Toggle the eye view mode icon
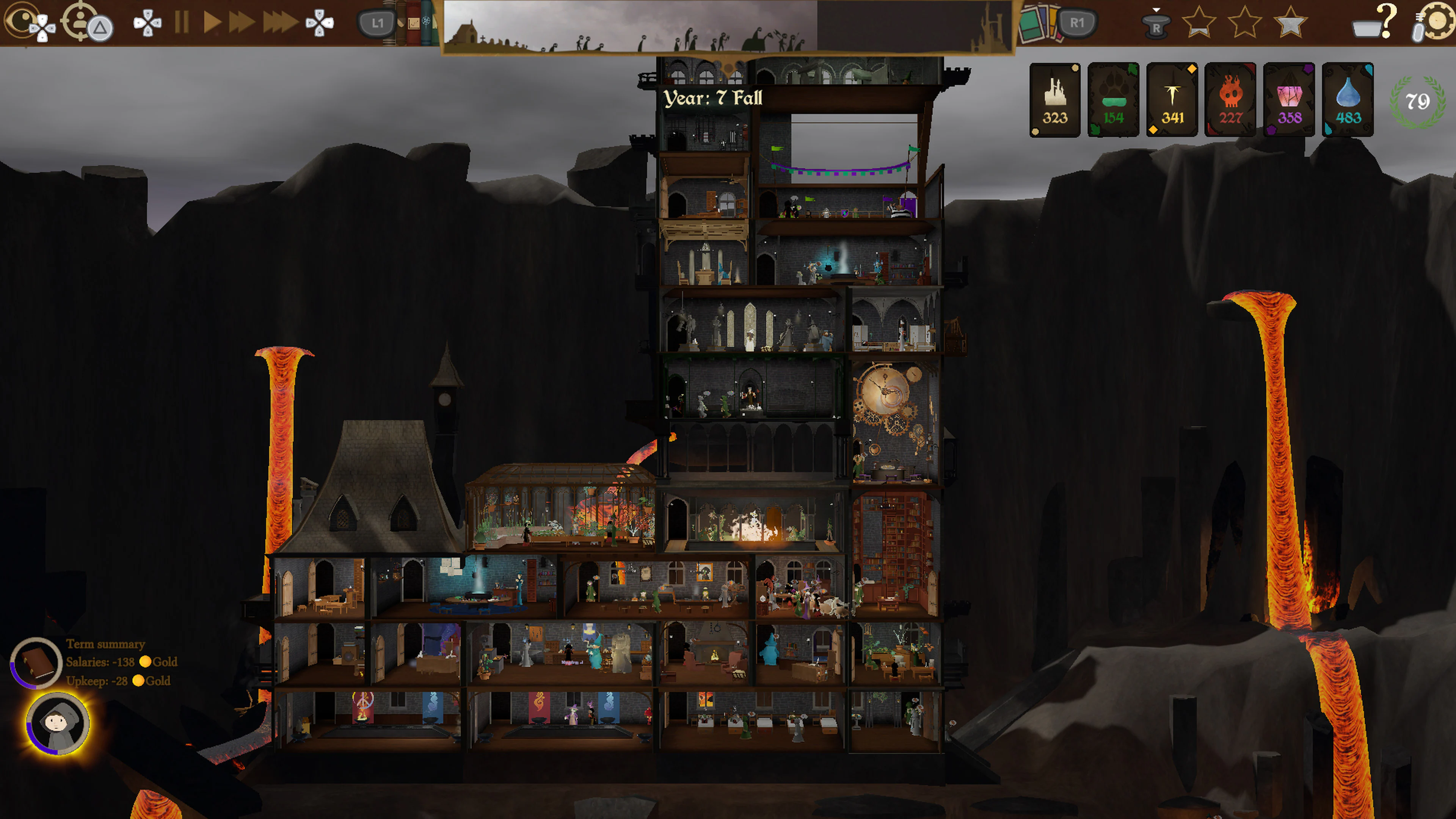This screenshot has width=1456, height=819. (x=22, y=22)
